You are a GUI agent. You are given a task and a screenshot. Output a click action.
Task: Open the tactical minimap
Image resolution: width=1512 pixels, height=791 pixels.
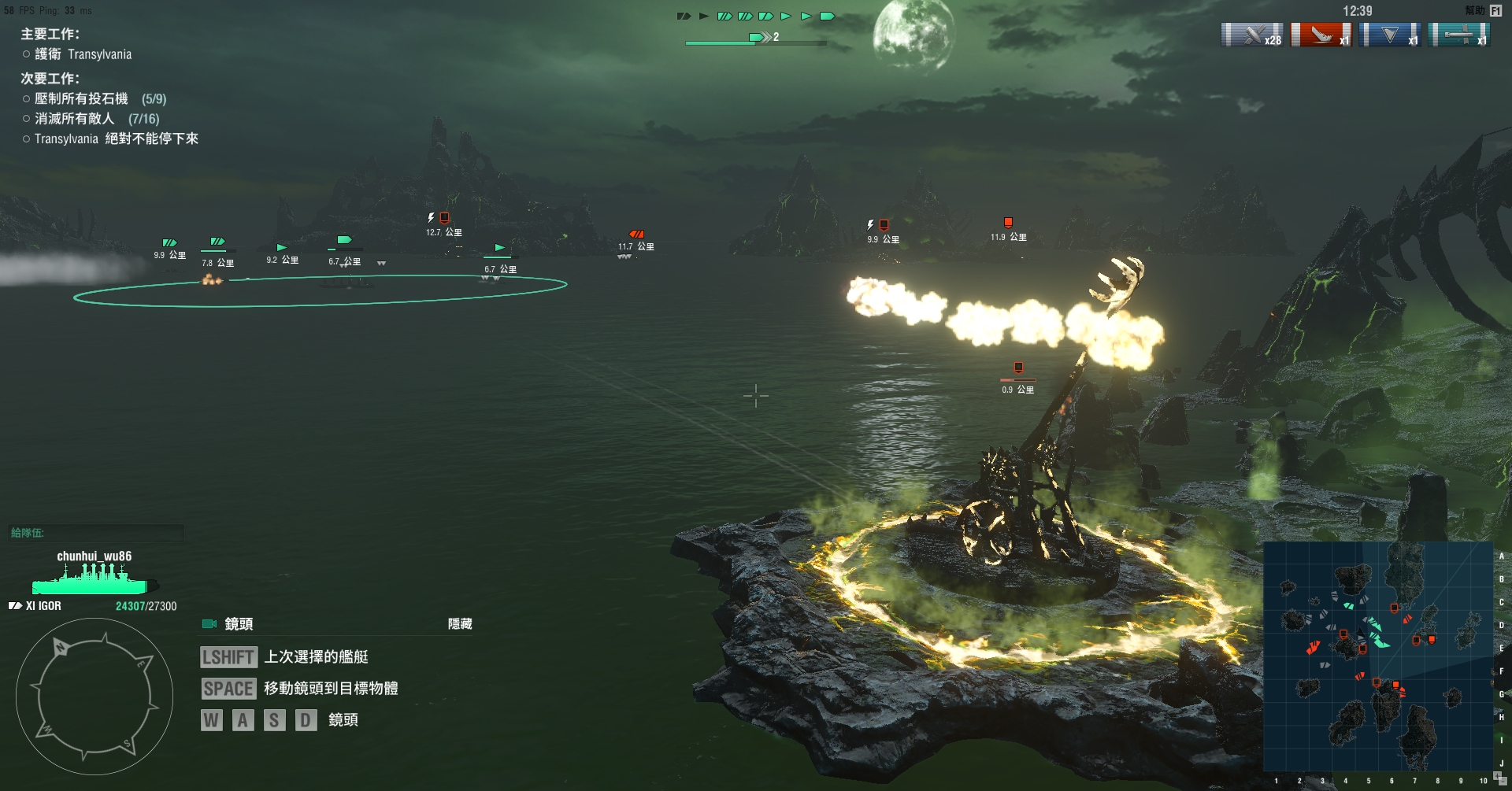[x=1378, y=656]
